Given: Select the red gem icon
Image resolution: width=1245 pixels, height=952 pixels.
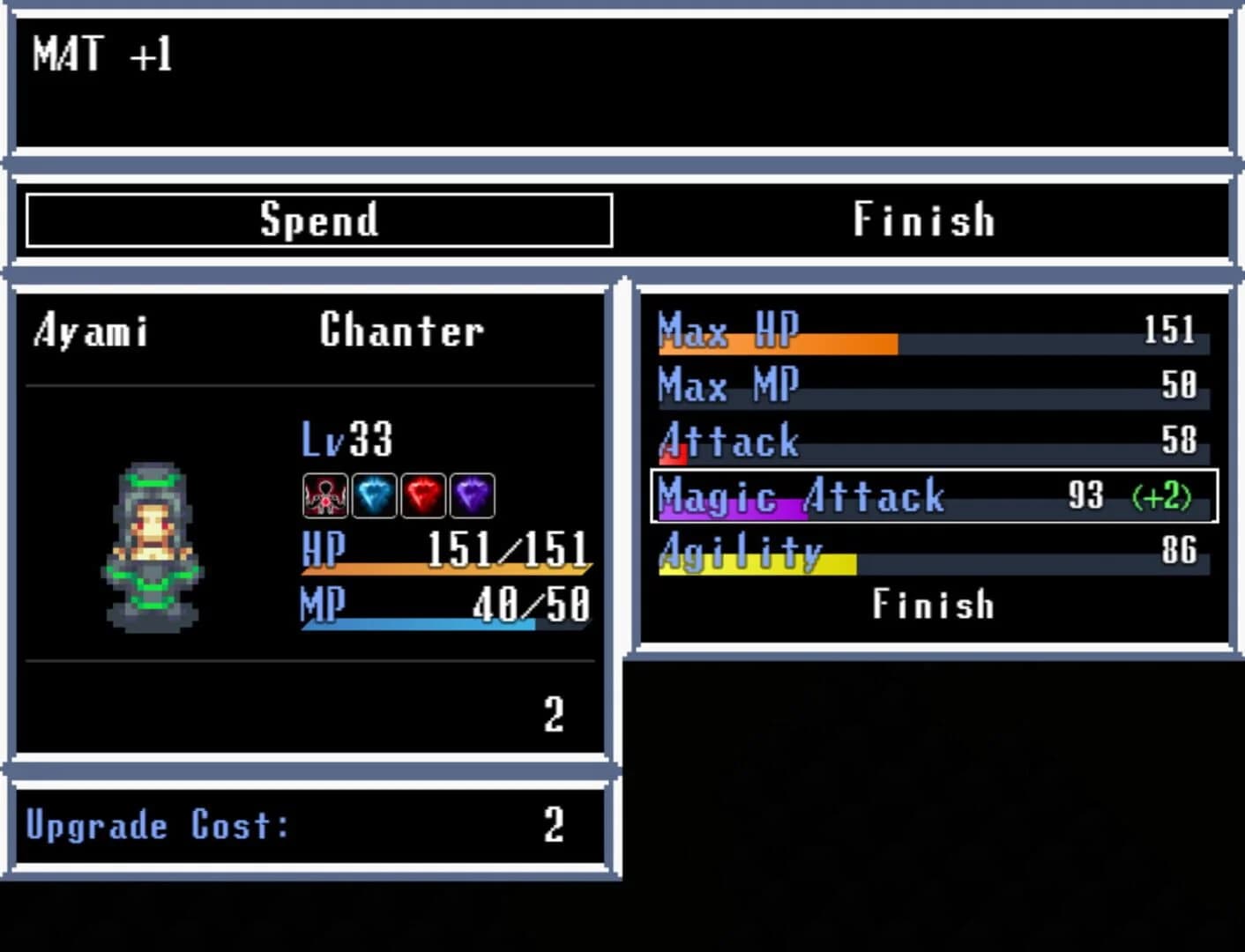Looking at the screenshot, I should 421,495.
